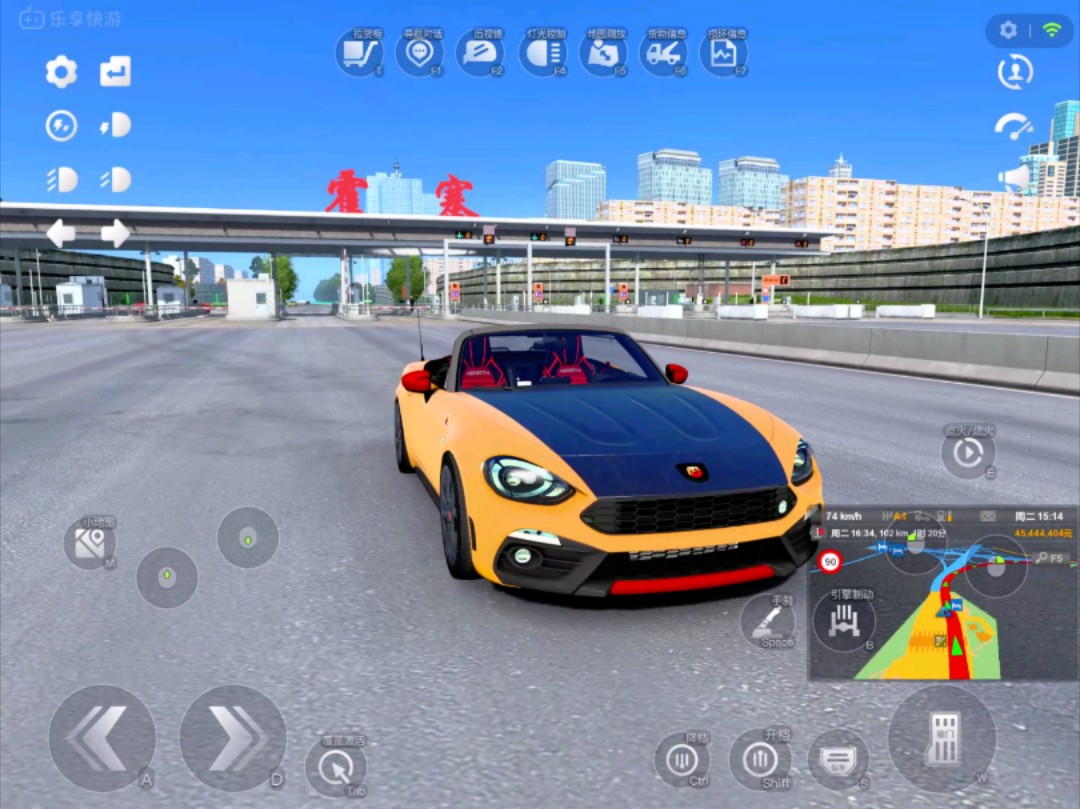Screen dimensions: 1080x809
Task: Tap the 地图缩放 map zoom button
Action: [603, 53]
